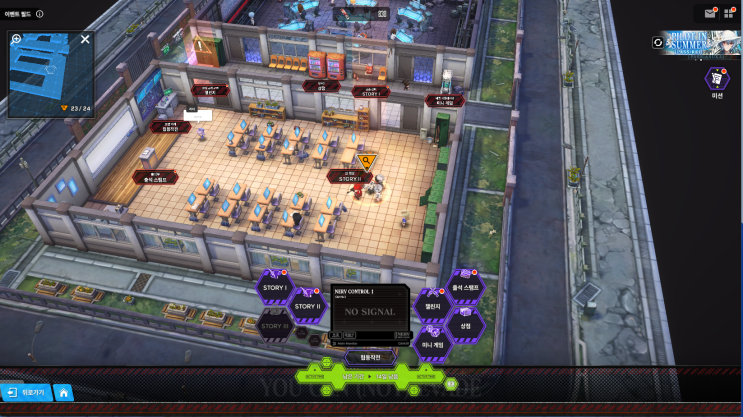The width and height of the screenshot is (743, 417).
Task: Click the banner refresh arrows icon
Action: (x=657, y=42)
